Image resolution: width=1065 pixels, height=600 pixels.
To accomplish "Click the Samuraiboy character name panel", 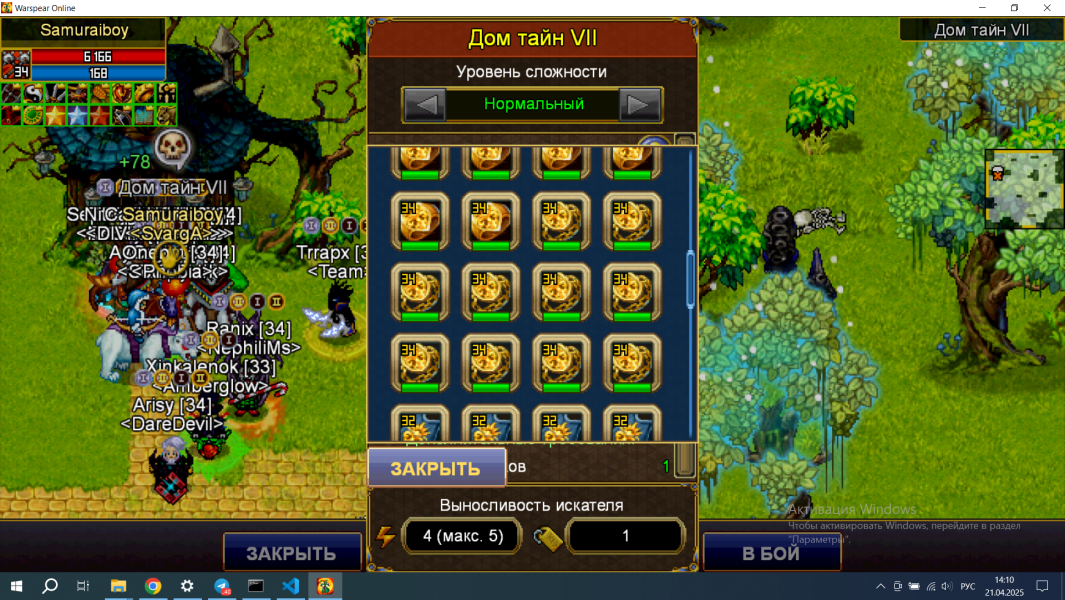I will point(84,31).
